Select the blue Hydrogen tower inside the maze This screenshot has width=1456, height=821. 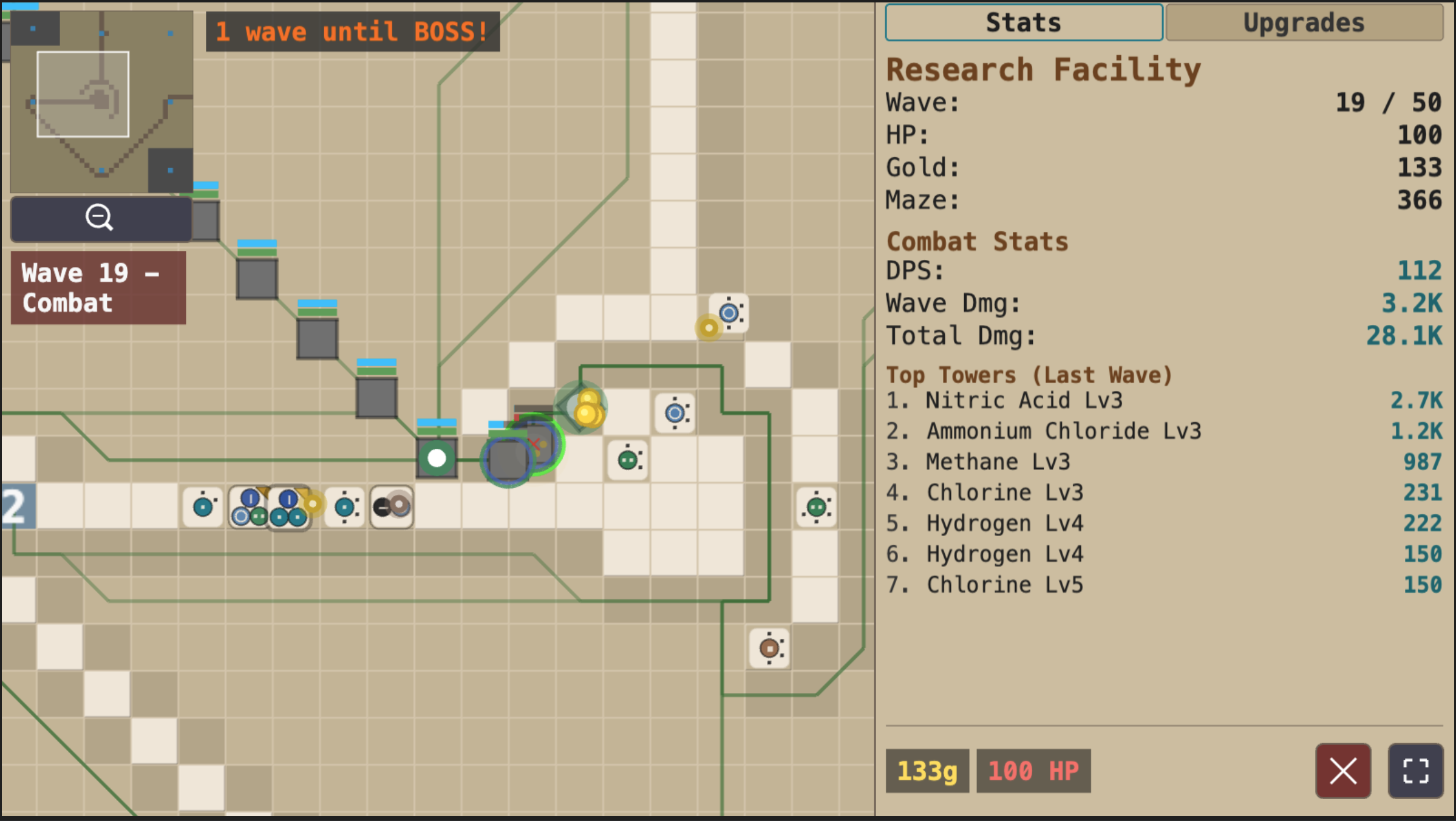click(x=675, y=414)
